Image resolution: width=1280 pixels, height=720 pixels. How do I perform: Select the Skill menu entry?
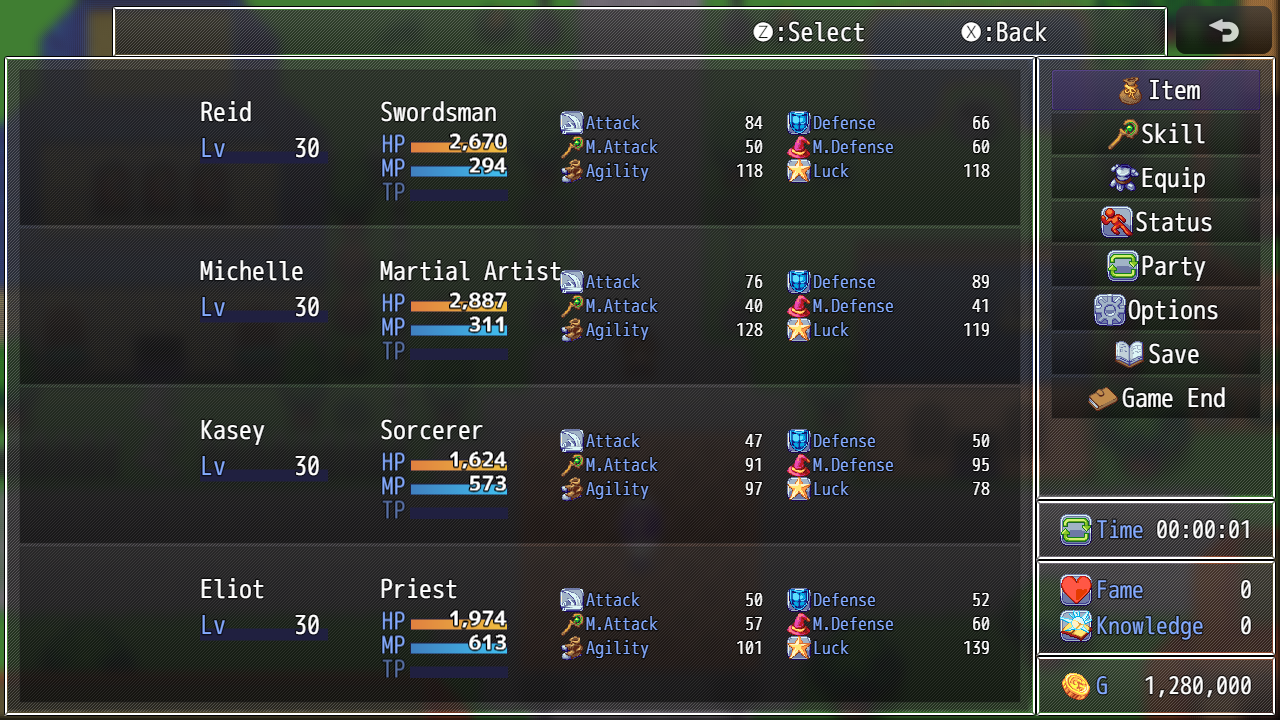pos(1155,135)
